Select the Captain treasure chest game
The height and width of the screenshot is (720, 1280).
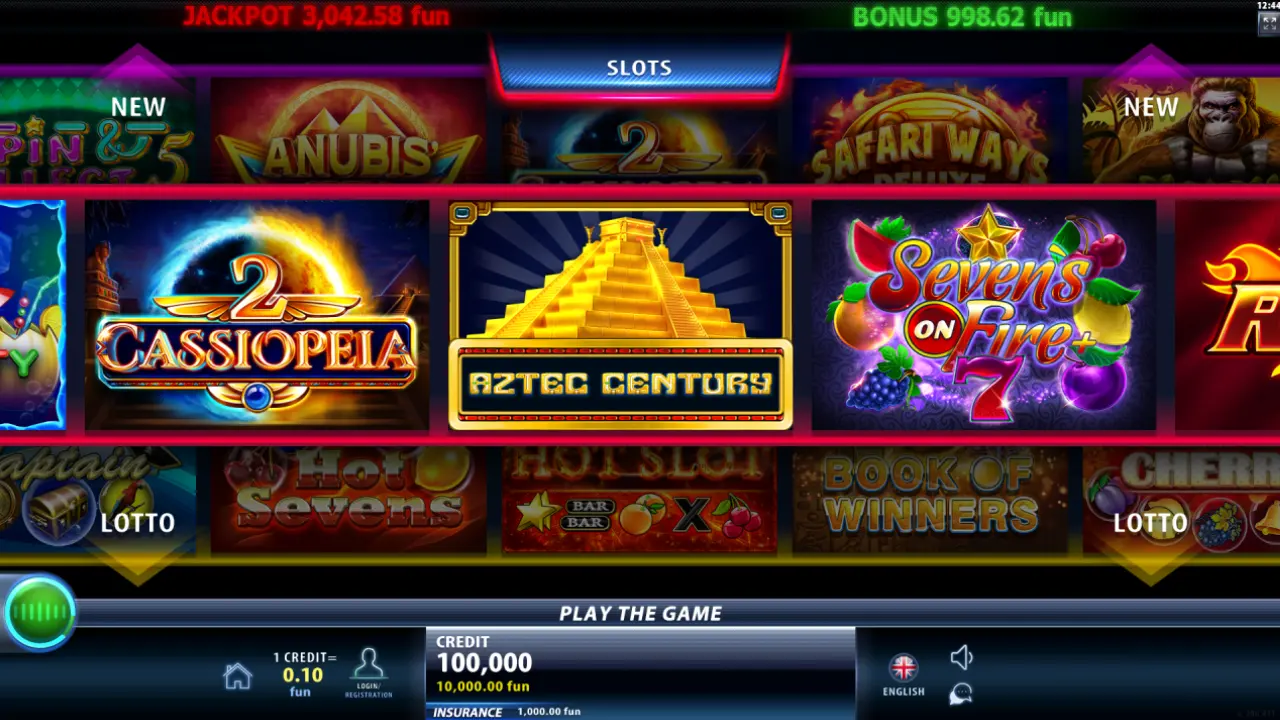90,500
